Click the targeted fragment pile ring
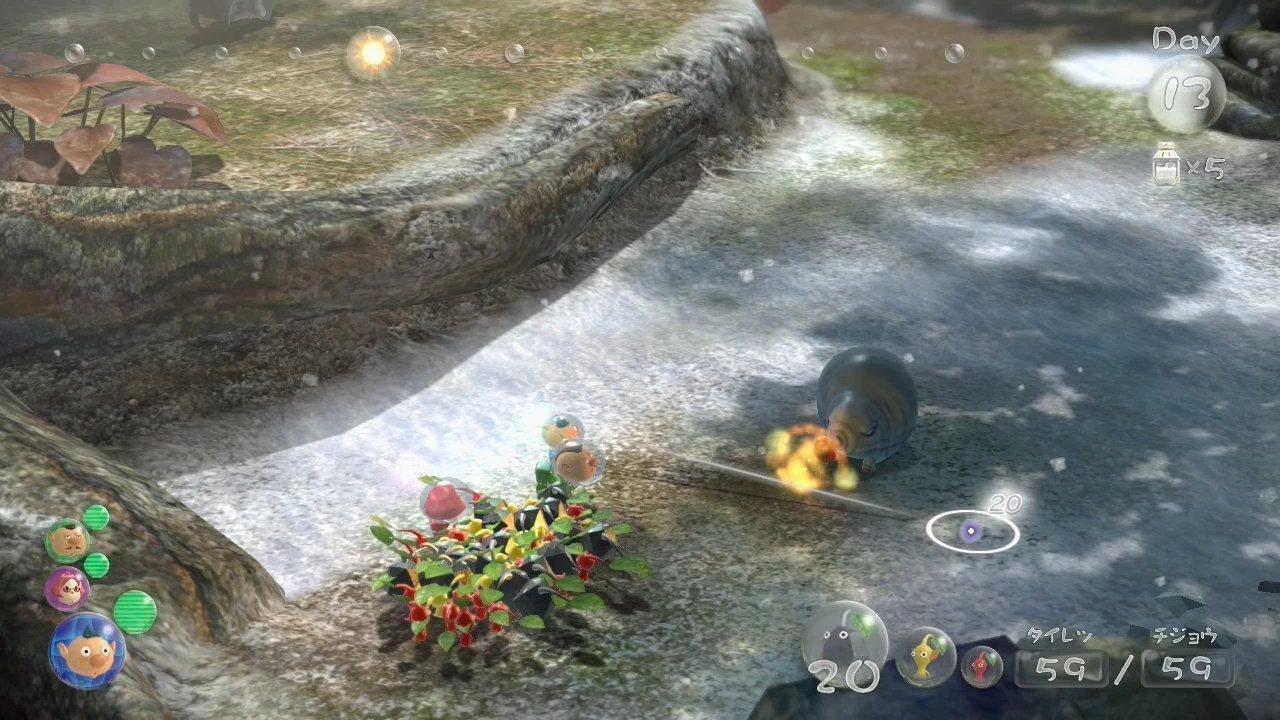 [972, 533]
